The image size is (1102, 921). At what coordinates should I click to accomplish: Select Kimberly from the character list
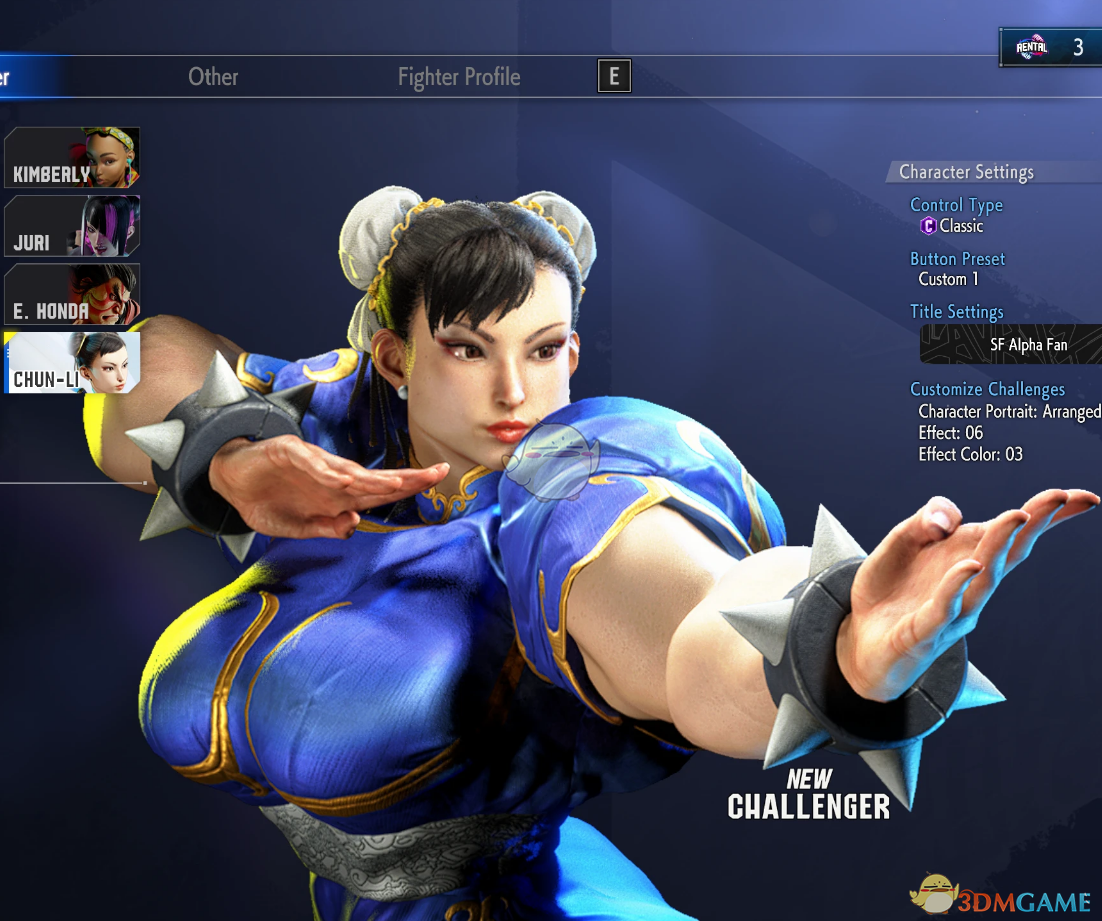tap(72, 158)
